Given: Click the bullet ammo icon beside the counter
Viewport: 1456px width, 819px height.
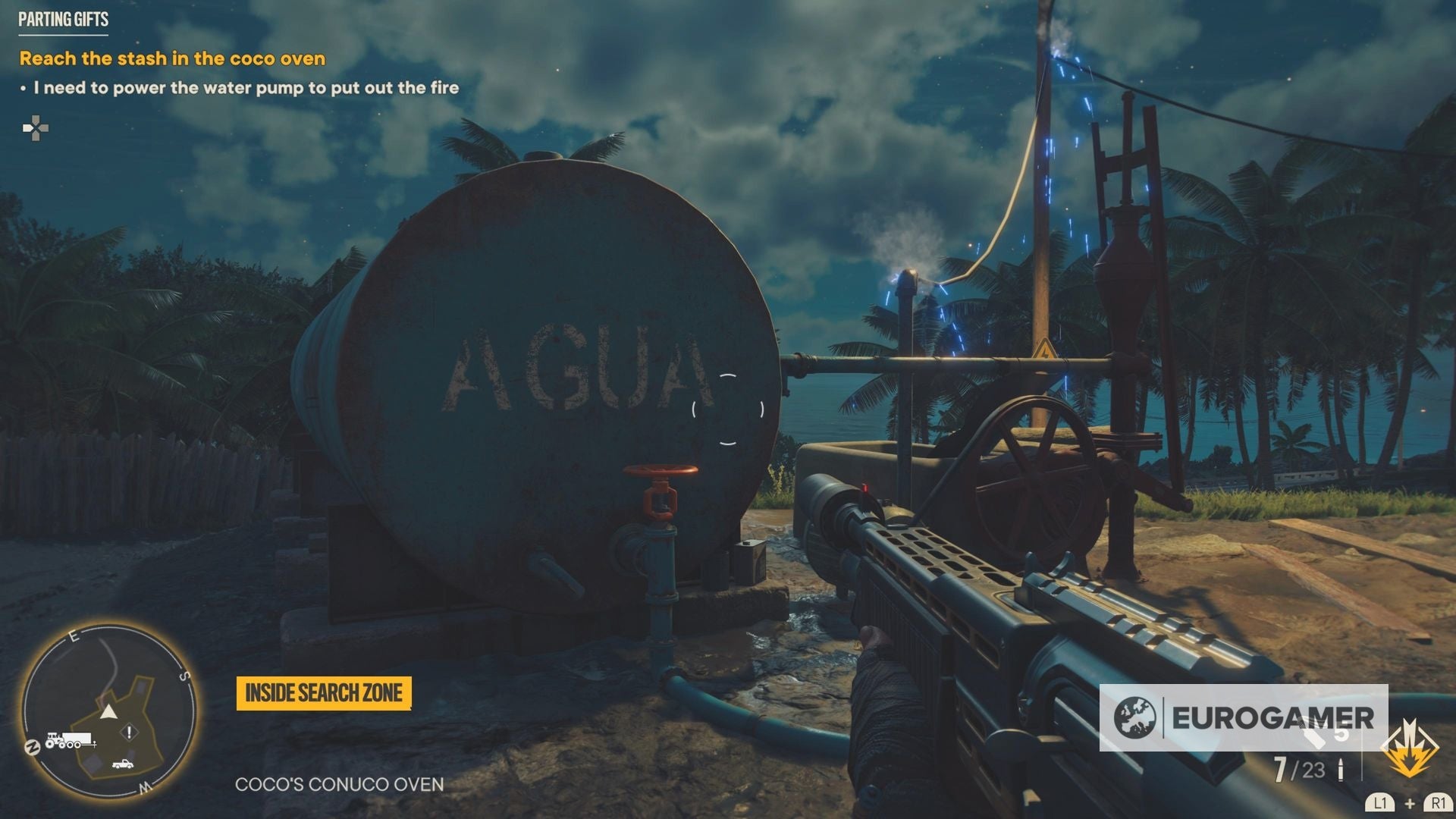Looking at the screenshot, I should pyautogui.click(x=1340, y=768).
